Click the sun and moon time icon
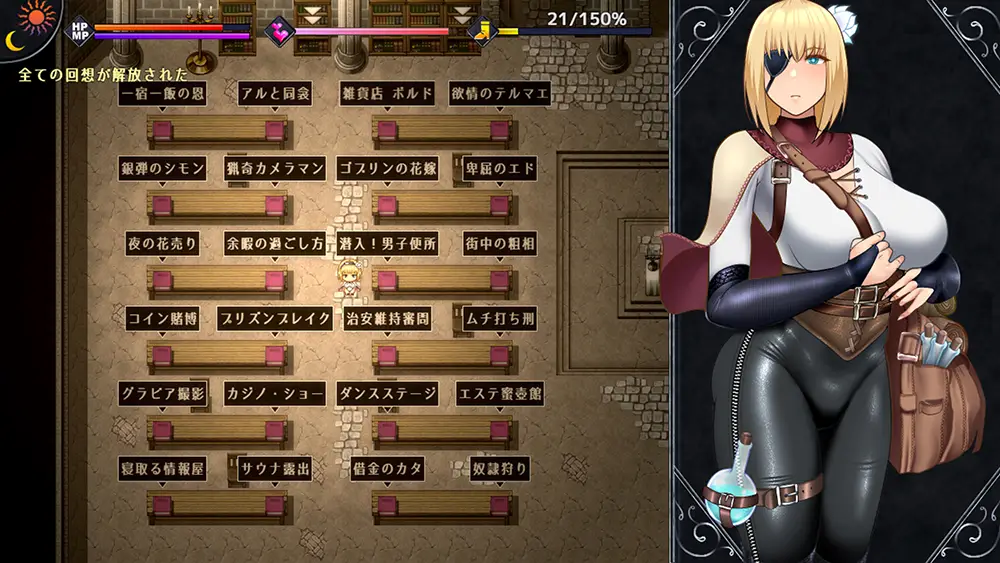 [x=30, y=27]
